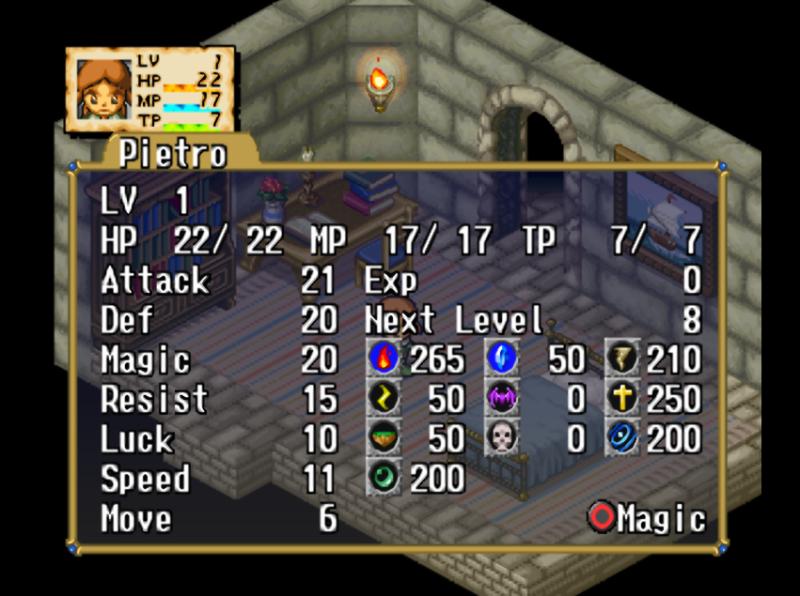Select the tornado wind element icon
Screen dimensions: 800x596
pyautogui.click(x=622, y=358)
